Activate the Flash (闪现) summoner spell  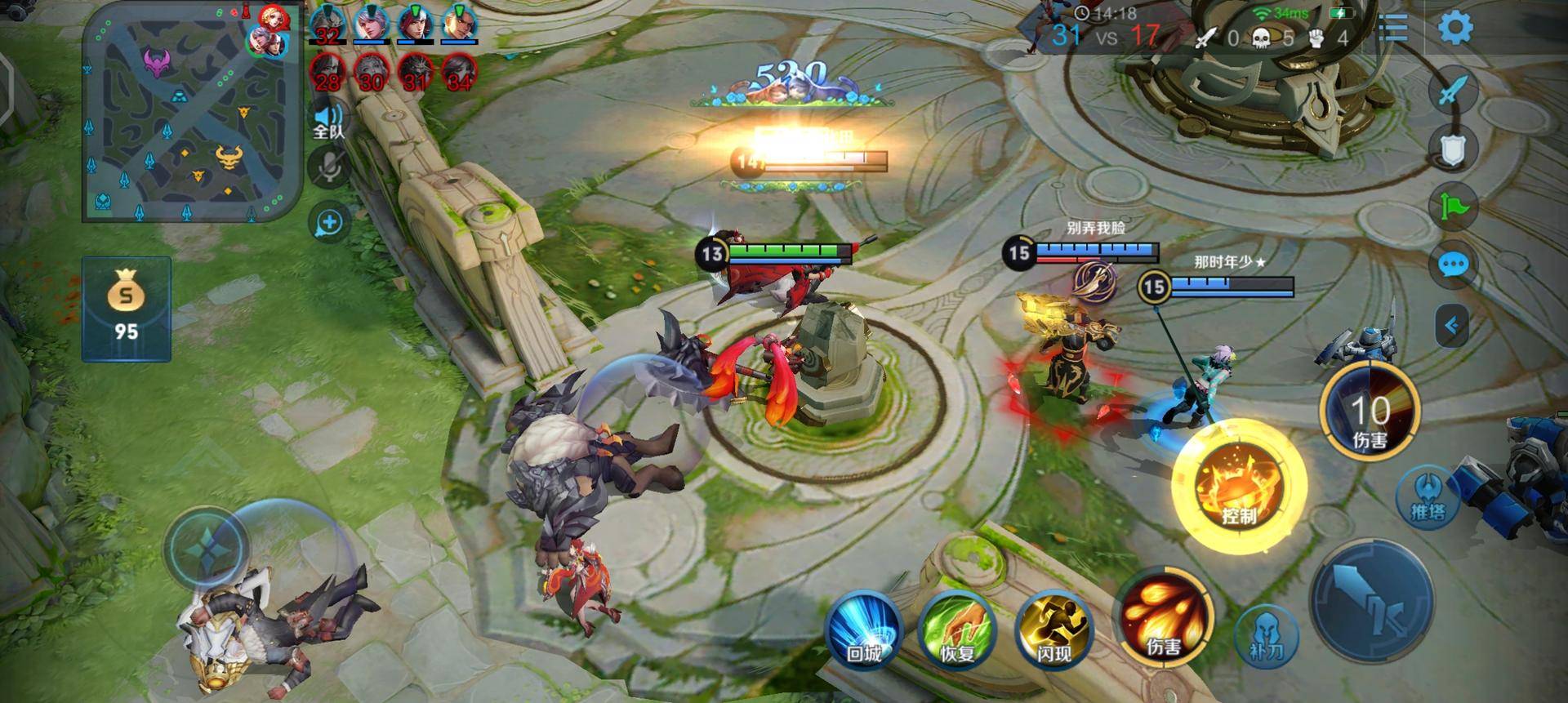(x=1053, y=632)
